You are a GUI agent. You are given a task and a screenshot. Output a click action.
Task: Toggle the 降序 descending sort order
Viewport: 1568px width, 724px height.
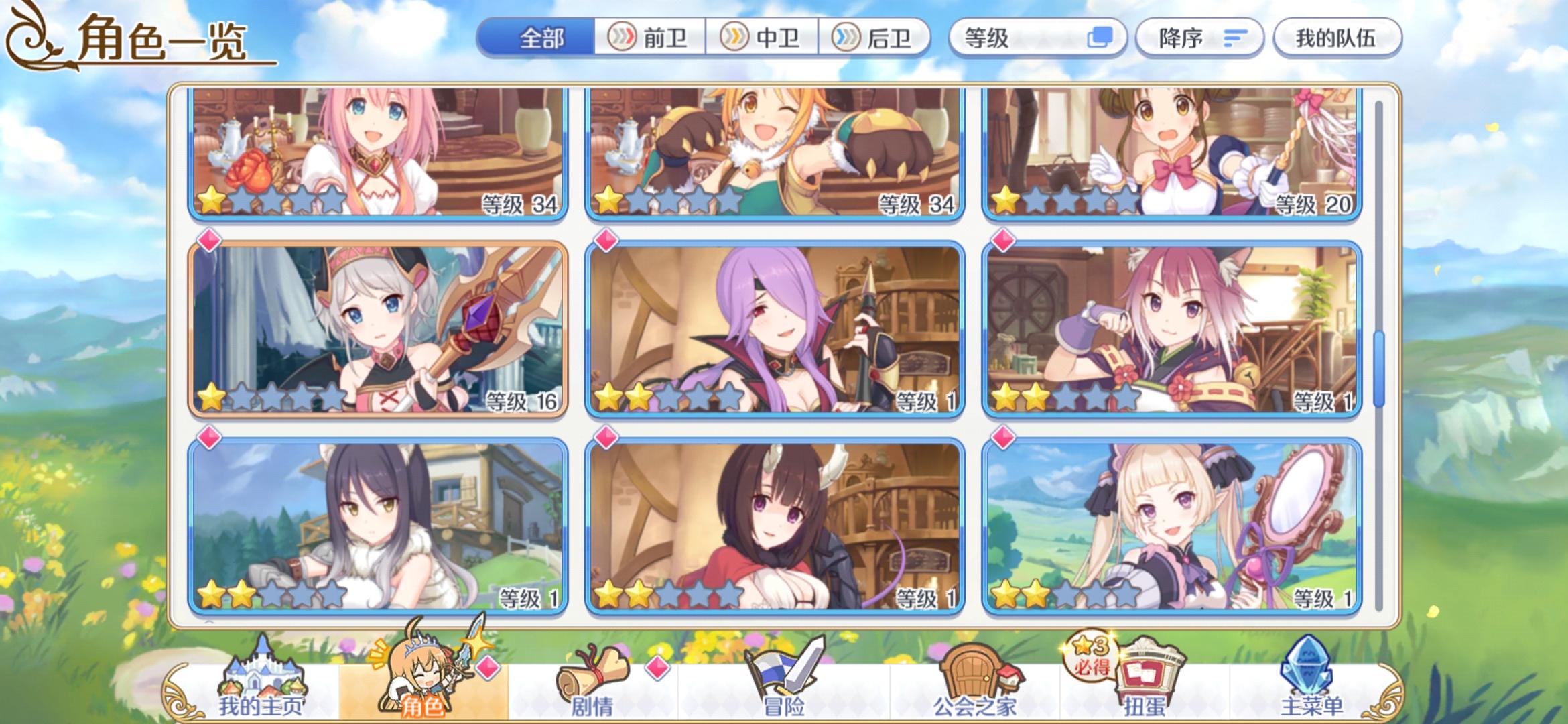point(1200,38)
